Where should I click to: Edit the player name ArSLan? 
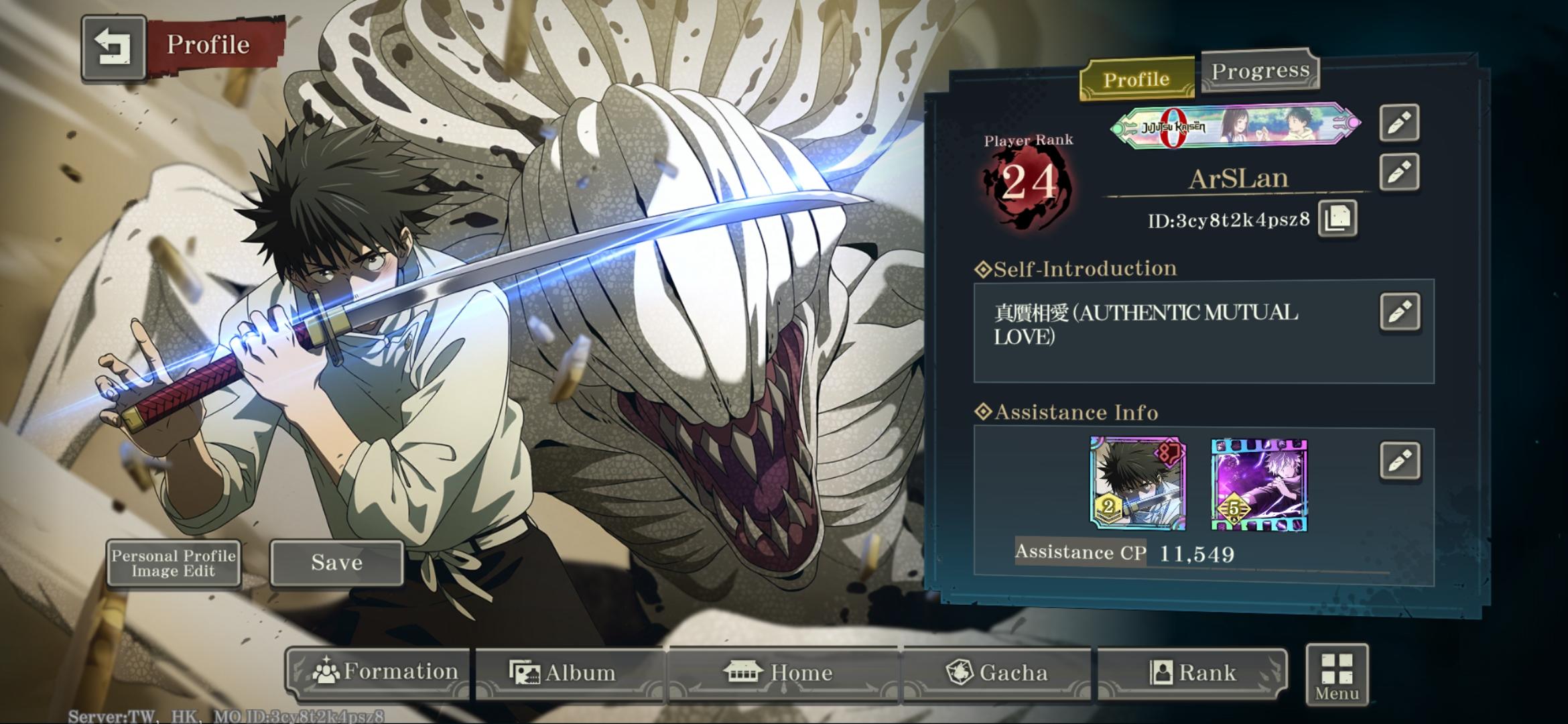pos(1399,172)
